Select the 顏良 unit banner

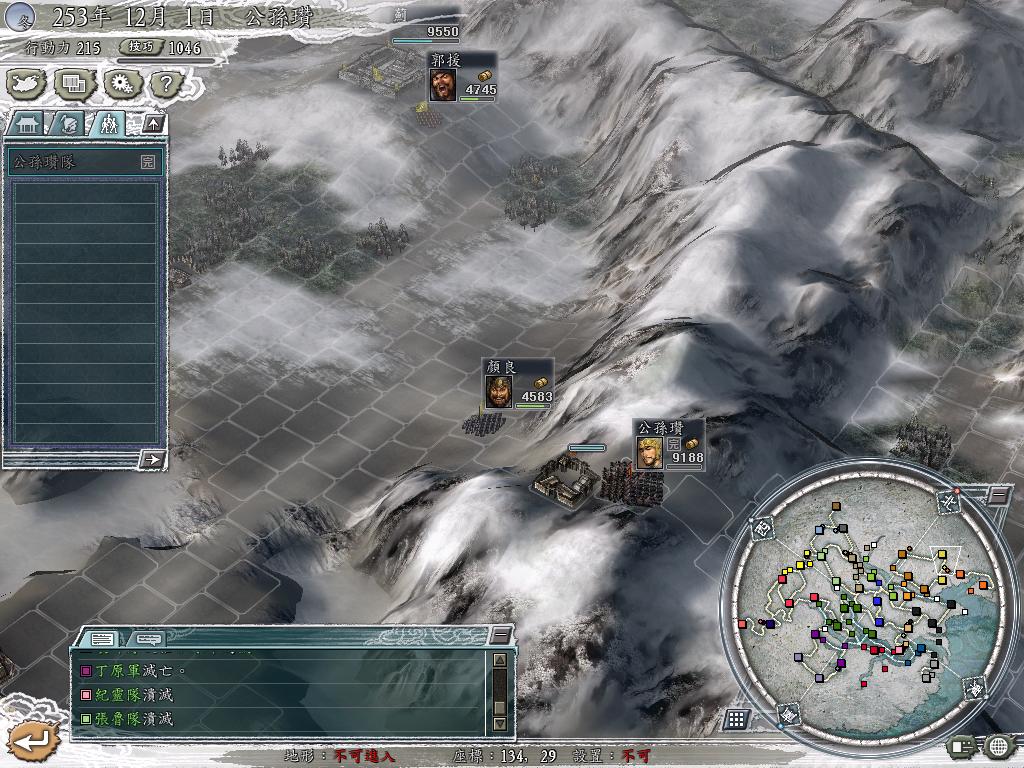click(x=517, y=385)
